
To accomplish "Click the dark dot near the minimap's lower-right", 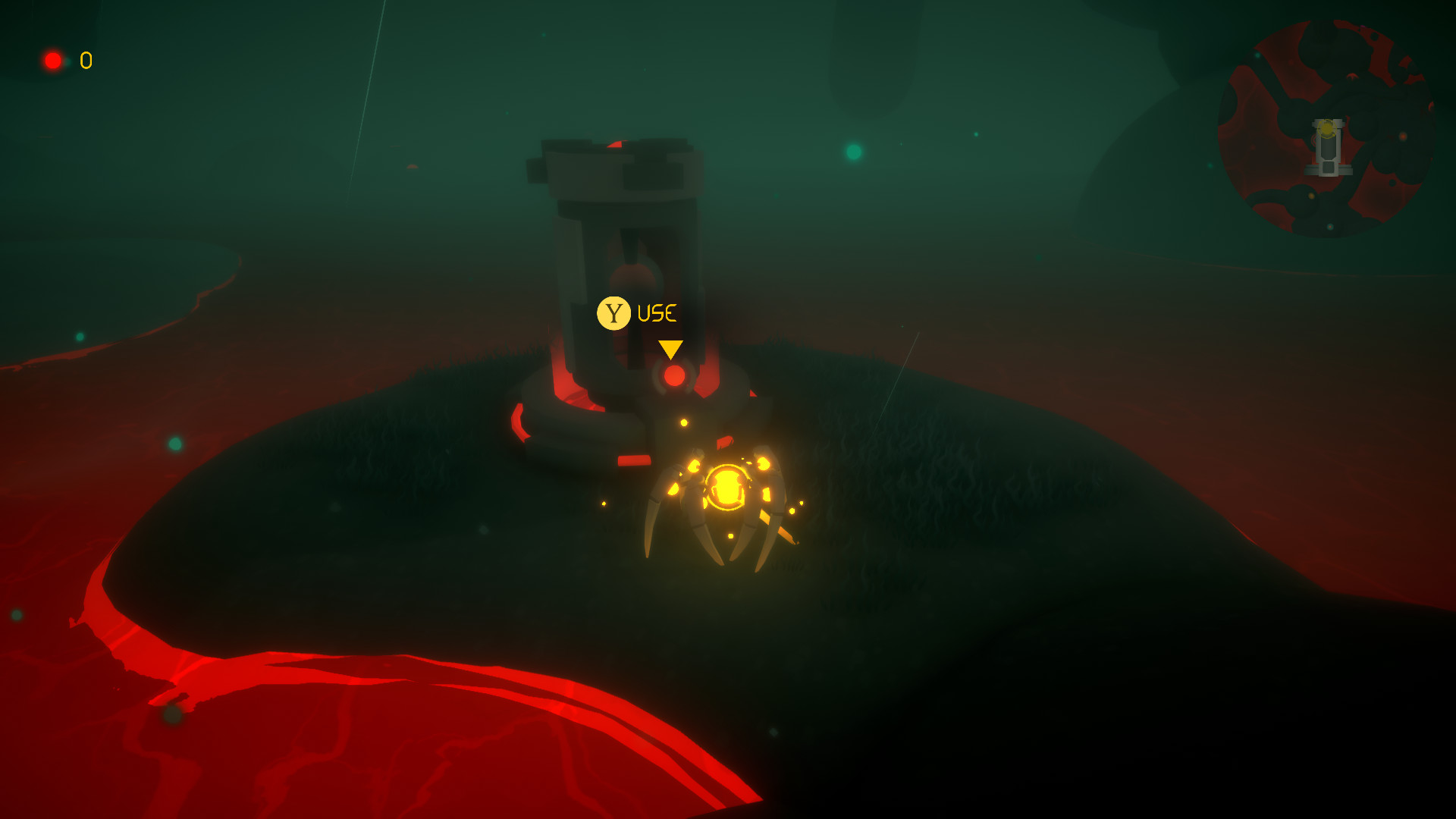I will click(1392, 183).
